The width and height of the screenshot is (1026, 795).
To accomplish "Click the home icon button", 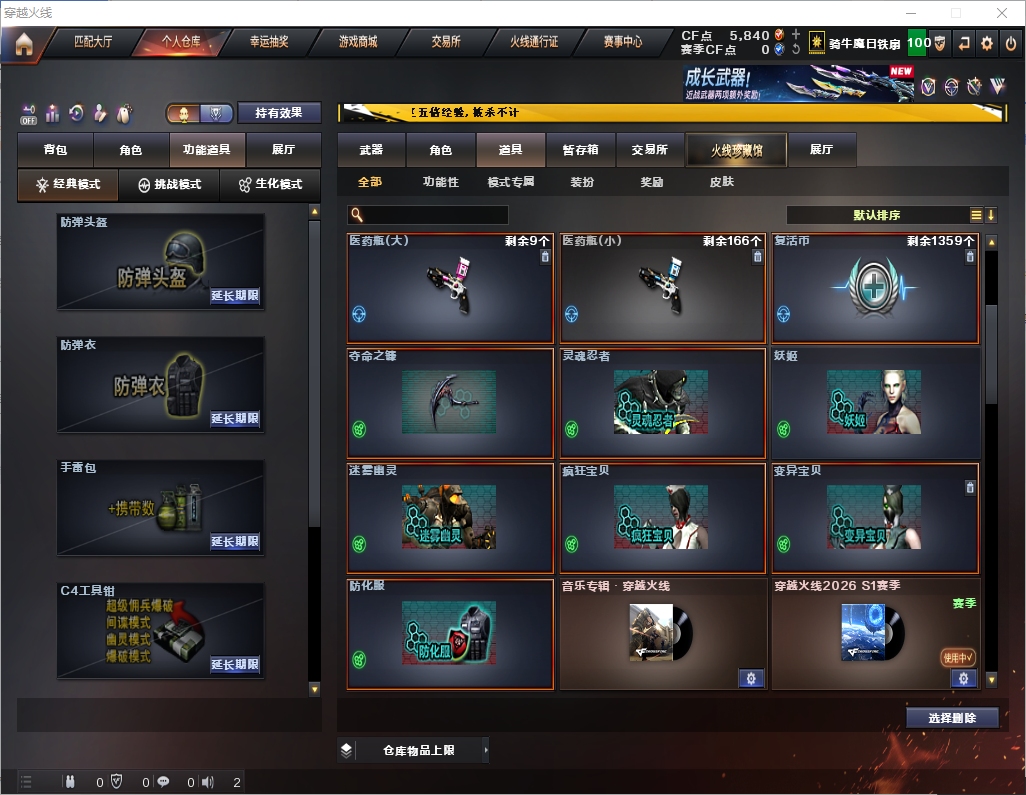I will pyautogui.click(x=23, y=44).
